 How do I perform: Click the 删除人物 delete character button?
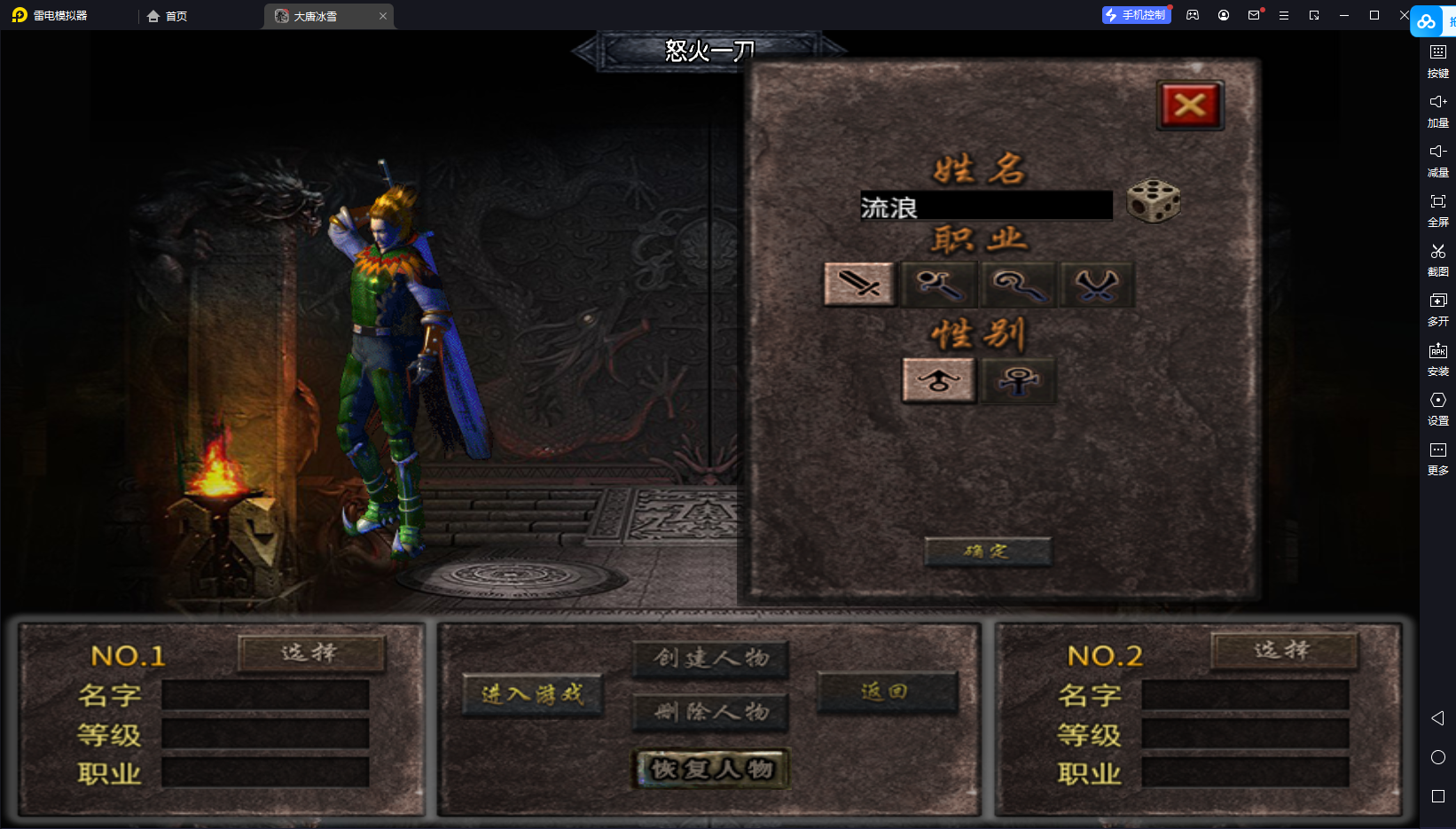coord(710,712)
